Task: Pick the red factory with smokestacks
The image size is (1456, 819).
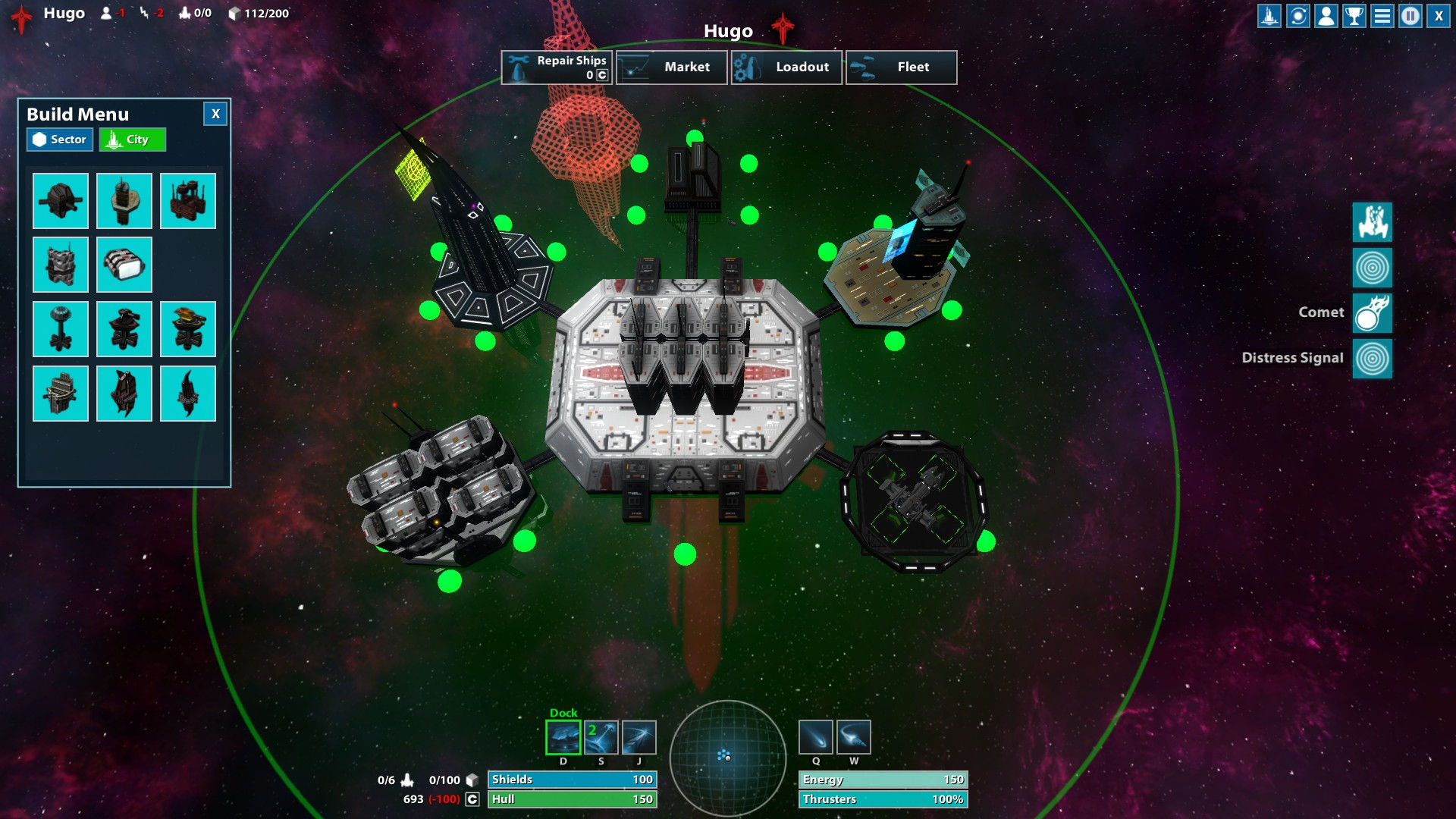Action: [188, 201]
